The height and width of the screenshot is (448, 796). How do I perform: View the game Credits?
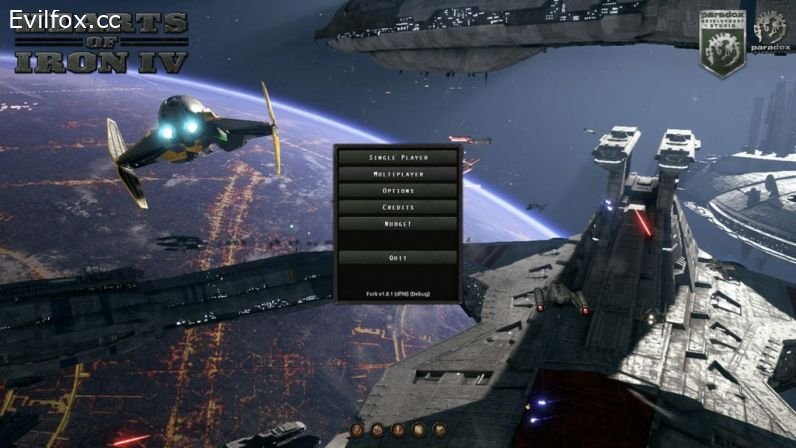click(398, 207)
